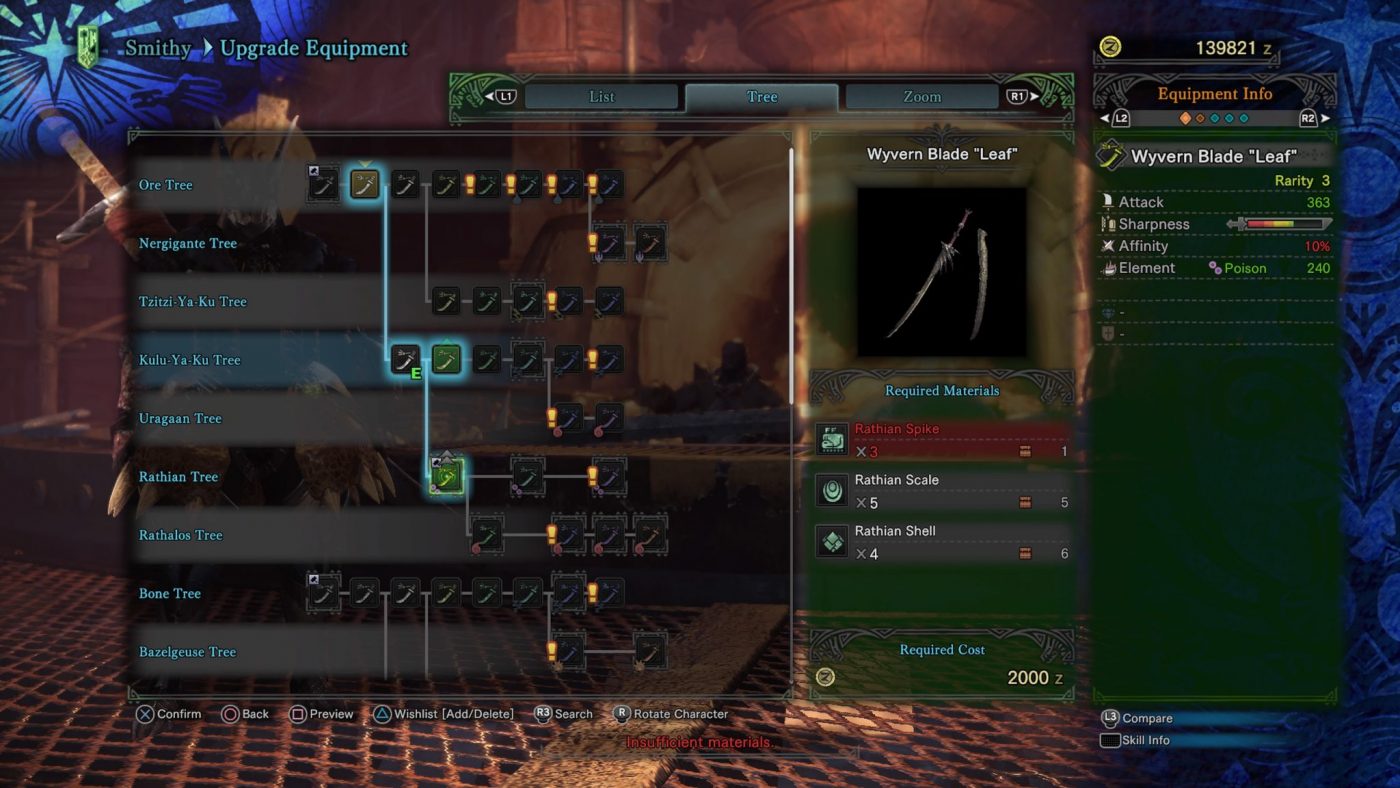This screenshot has height=788, width=1400.
Task: Select the Rathian Spike material row
Action: (x=941, y=440)
